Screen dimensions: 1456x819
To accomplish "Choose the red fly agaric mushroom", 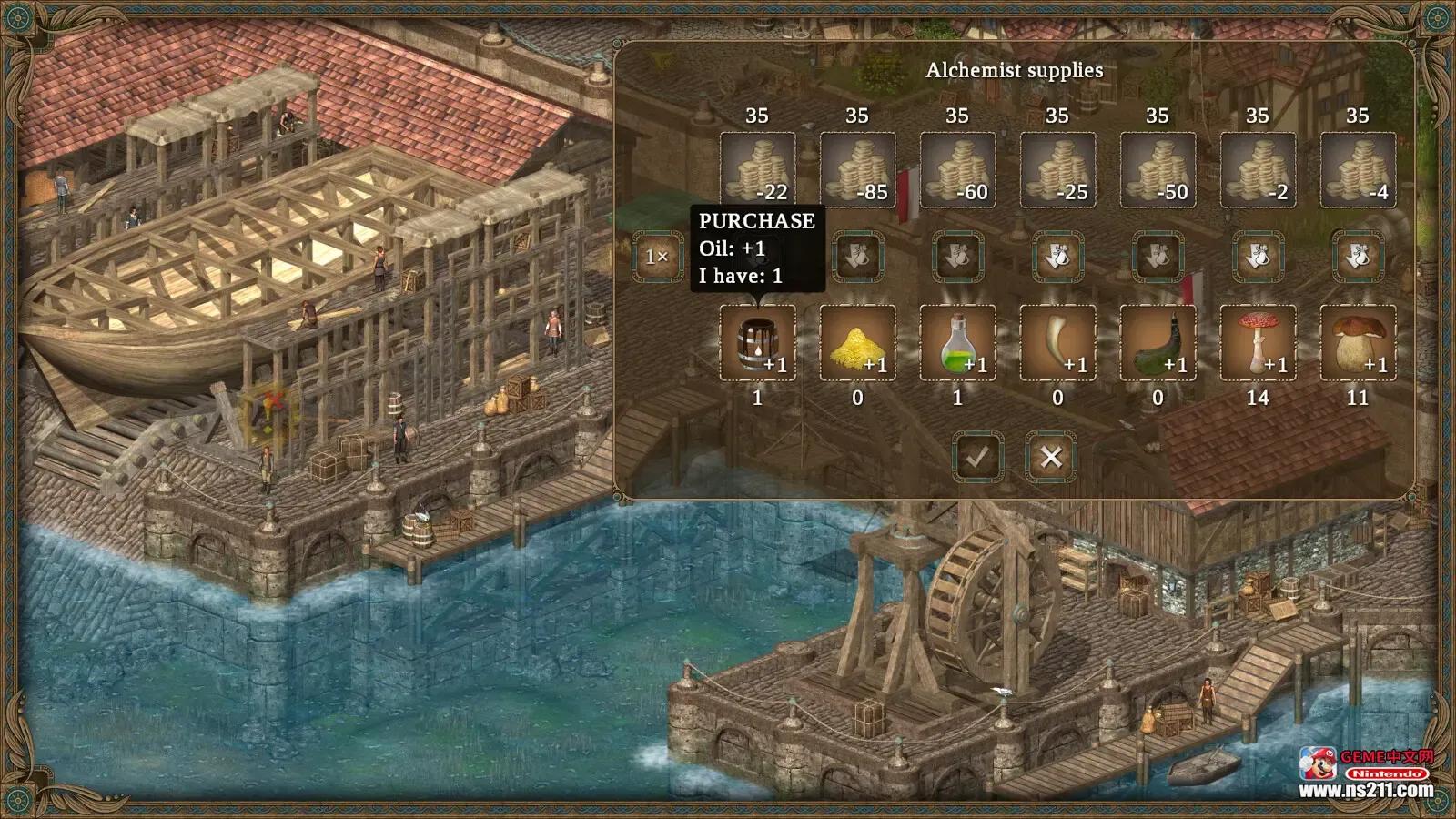I will (1258, 342).
